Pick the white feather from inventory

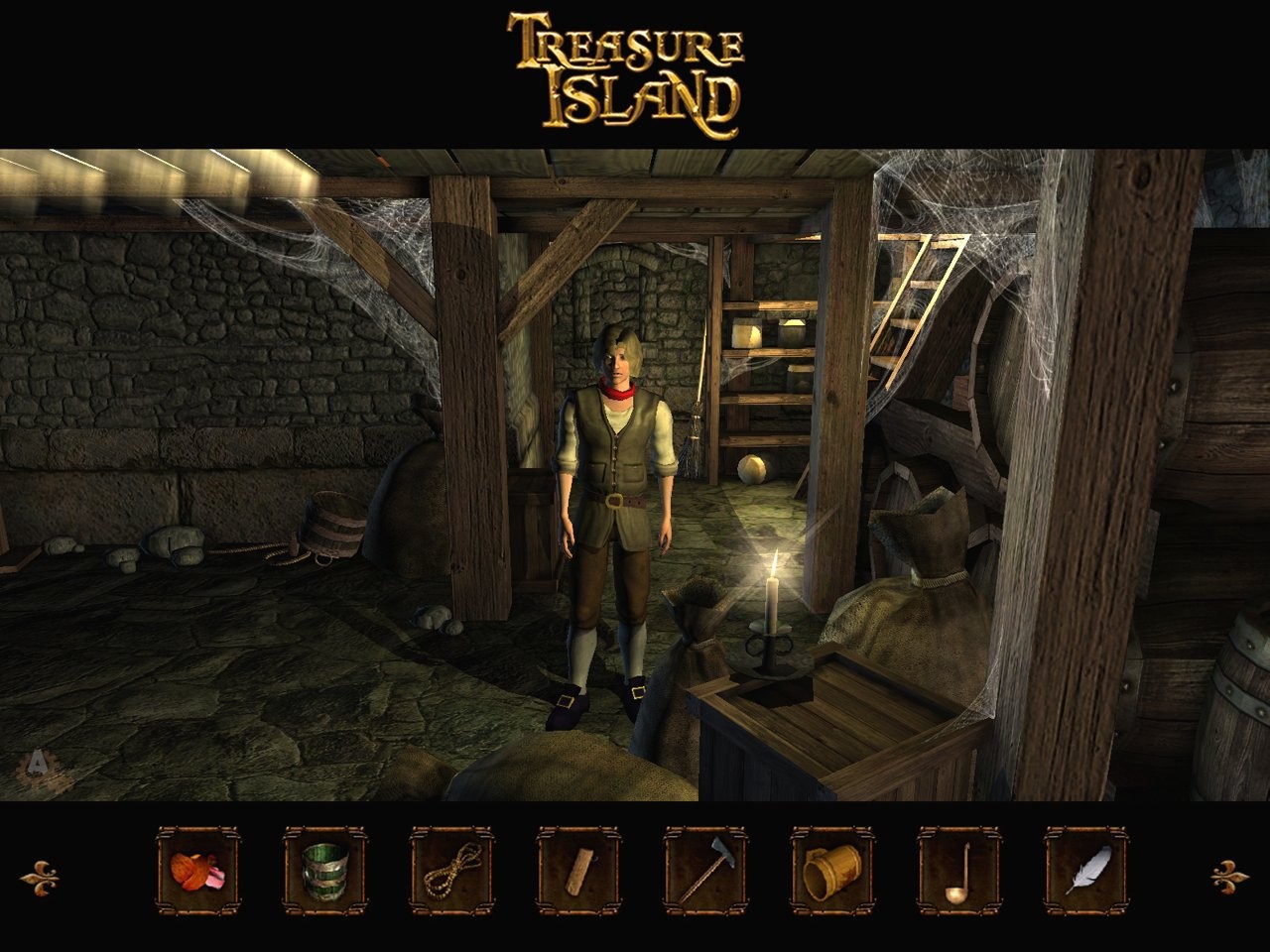coord(1086,871)
